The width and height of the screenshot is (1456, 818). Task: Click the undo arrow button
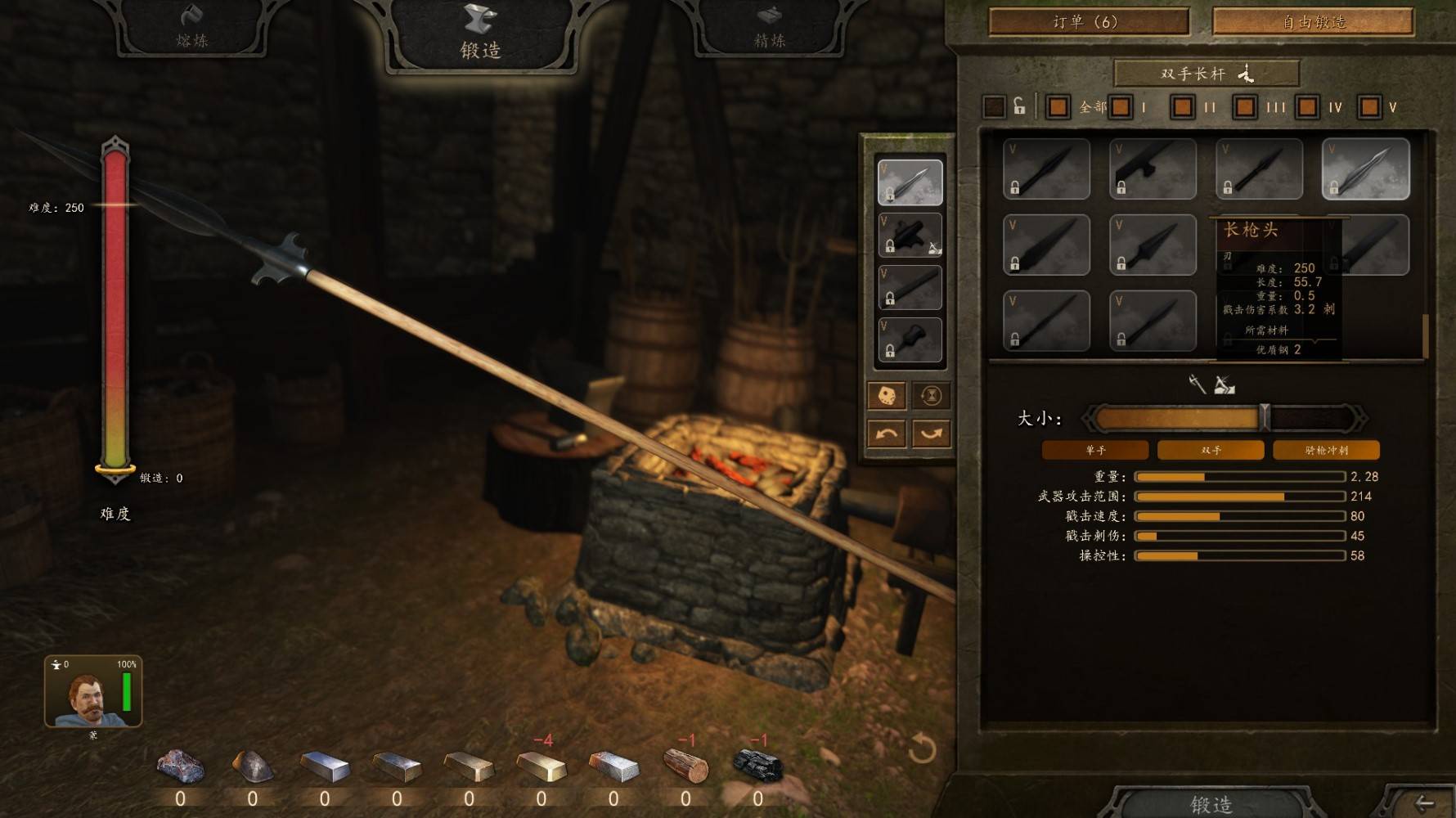pyautogui.click(x=886, y=434)
